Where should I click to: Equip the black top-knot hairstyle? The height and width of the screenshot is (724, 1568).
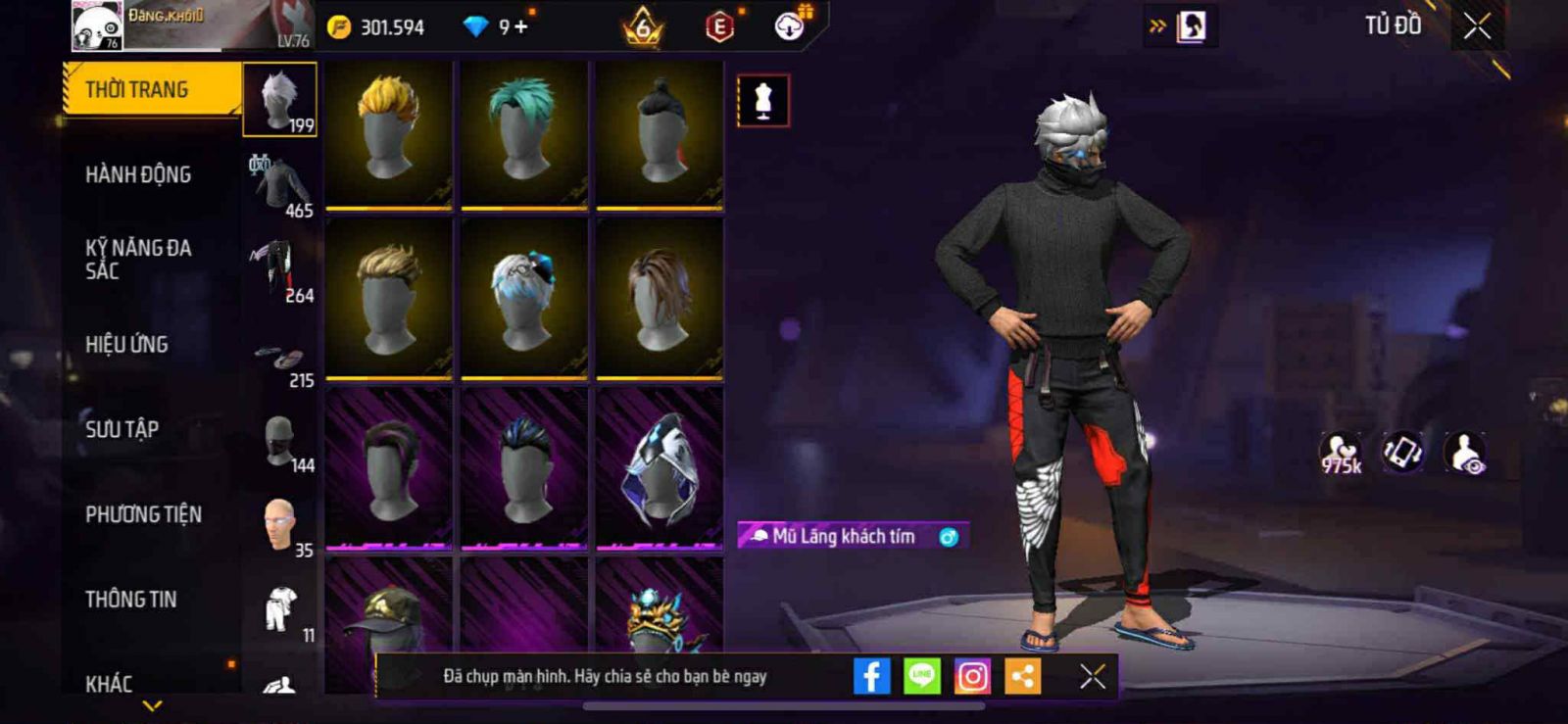pyautogui.click(x=660, y=134)
